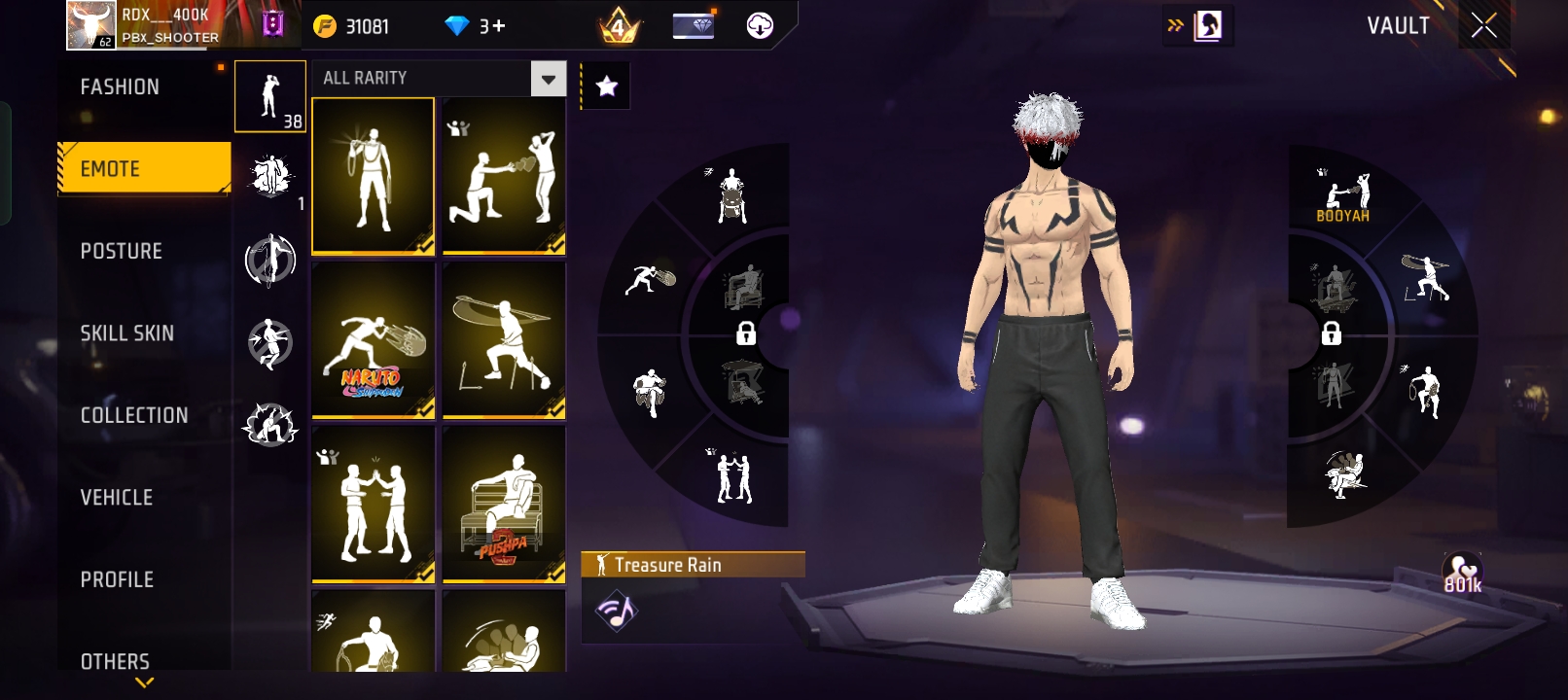This screenshot has width=1568, height=700.
Task: Select the high-five duo emote thumbnail
Action: pos(374,504)
